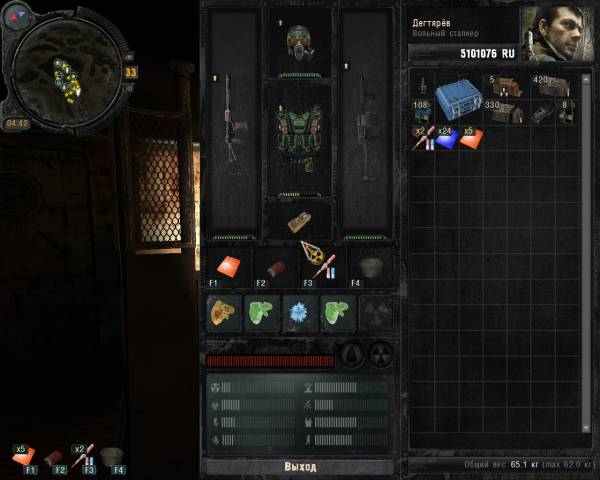Choose the ammo stack with count 108
Image resolution: width=600 pixels, height=480 pixels.
422,112
